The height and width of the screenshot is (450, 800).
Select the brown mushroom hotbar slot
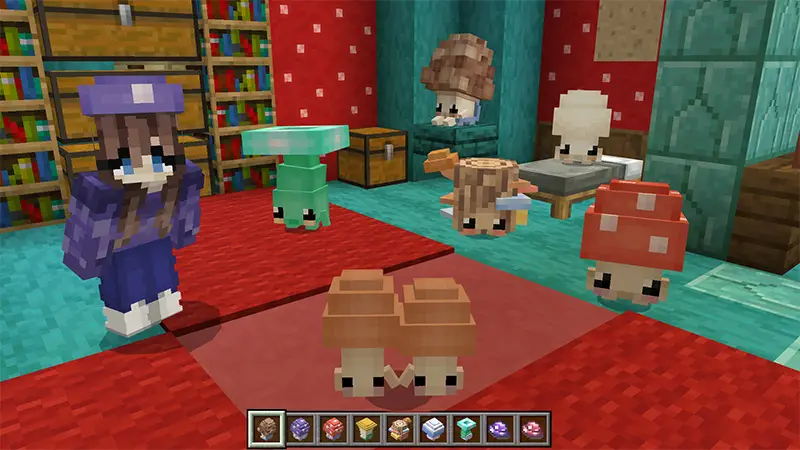[266, 430]
